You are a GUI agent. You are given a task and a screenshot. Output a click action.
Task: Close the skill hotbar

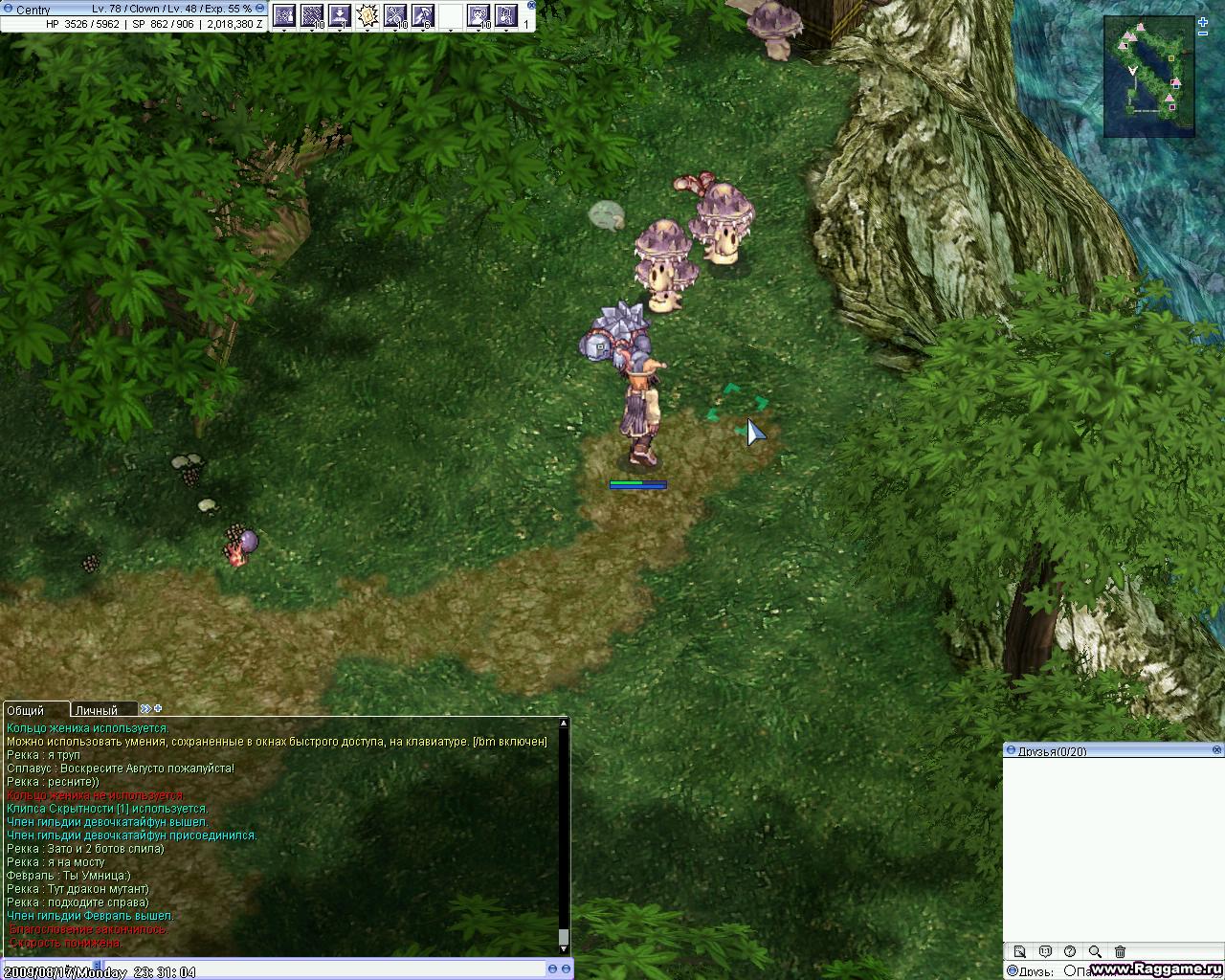(531, 6)
